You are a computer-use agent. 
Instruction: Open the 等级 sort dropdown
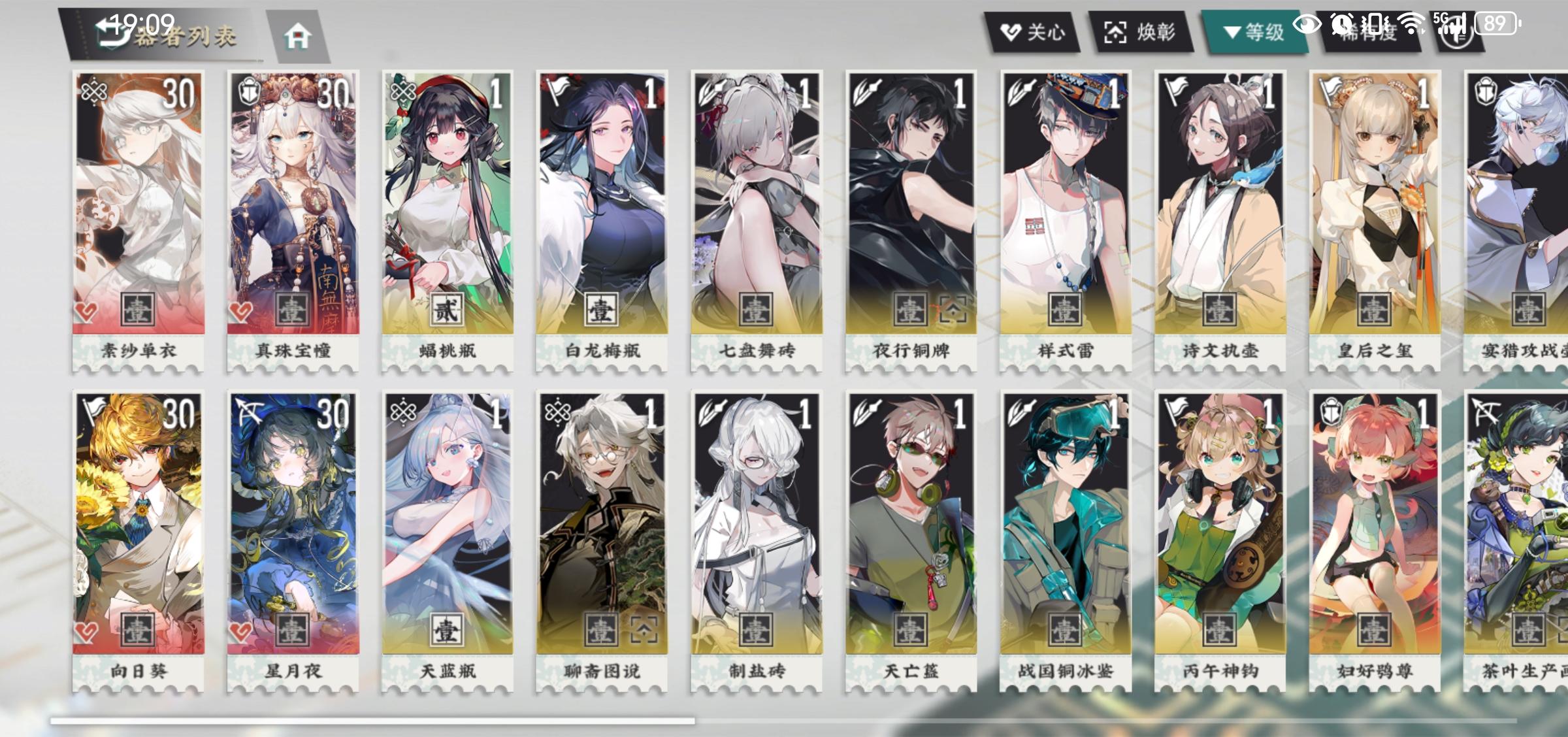coord(1251,29)
